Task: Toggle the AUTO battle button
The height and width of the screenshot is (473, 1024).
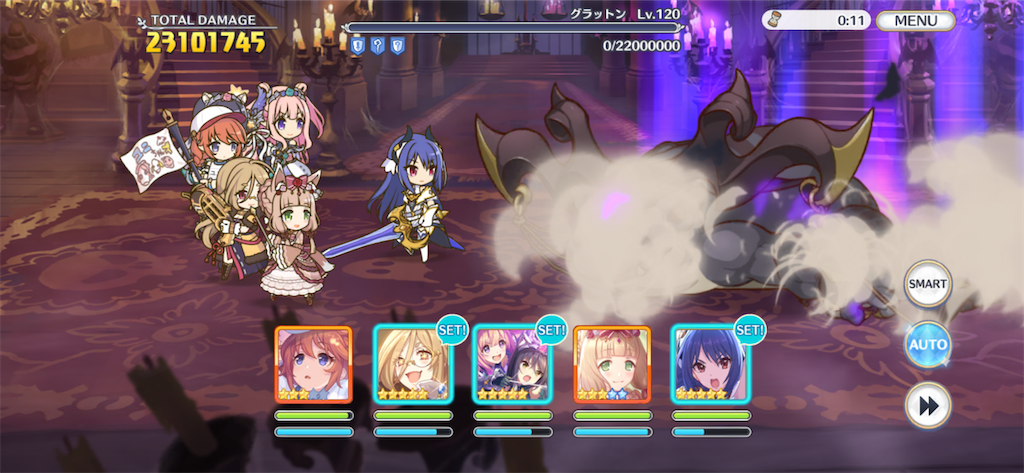Action: [927, 345]
